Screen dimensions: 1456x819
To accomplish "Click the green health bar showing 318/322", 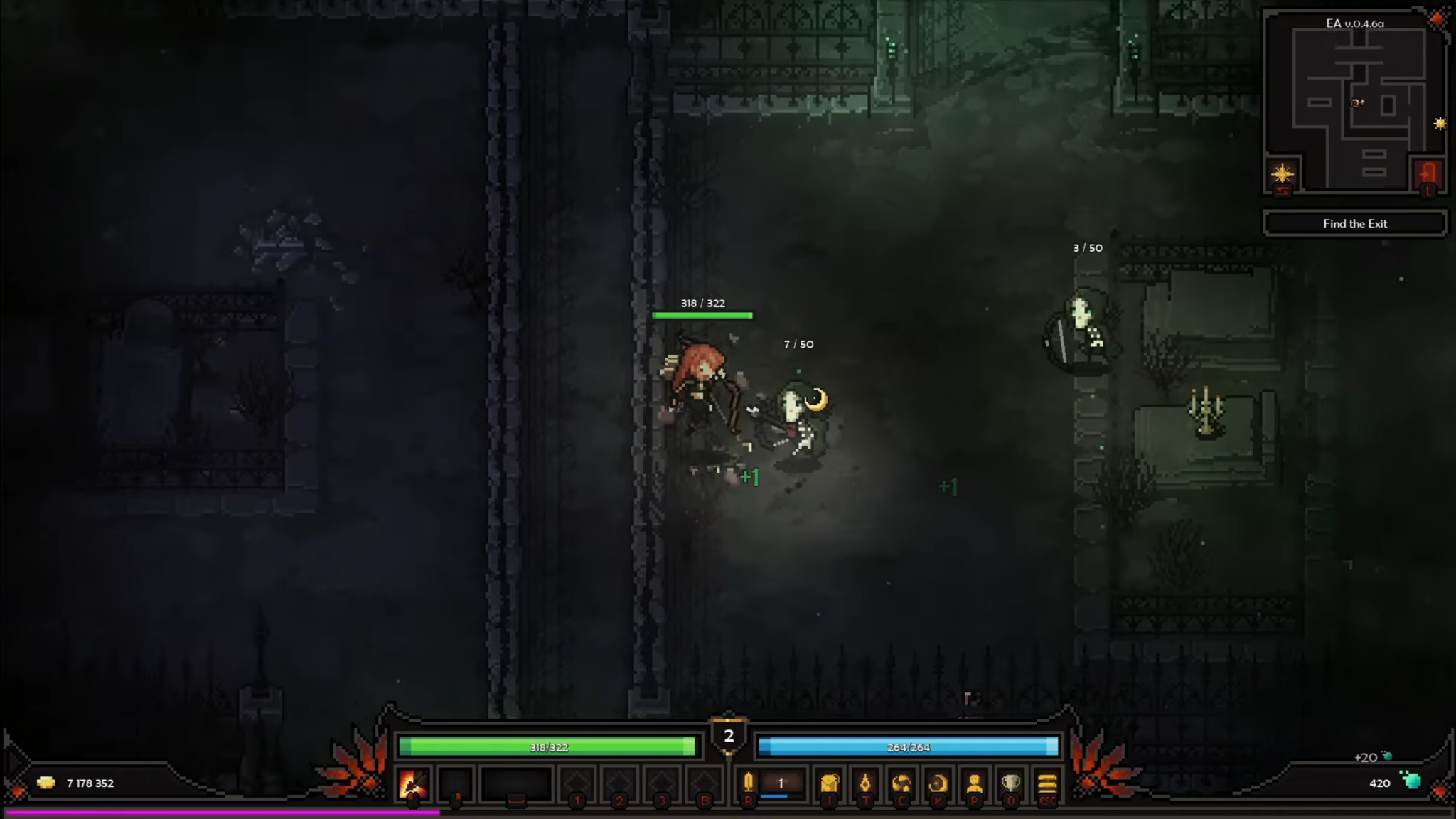I will pyautogui.click(x=547, y=747).
